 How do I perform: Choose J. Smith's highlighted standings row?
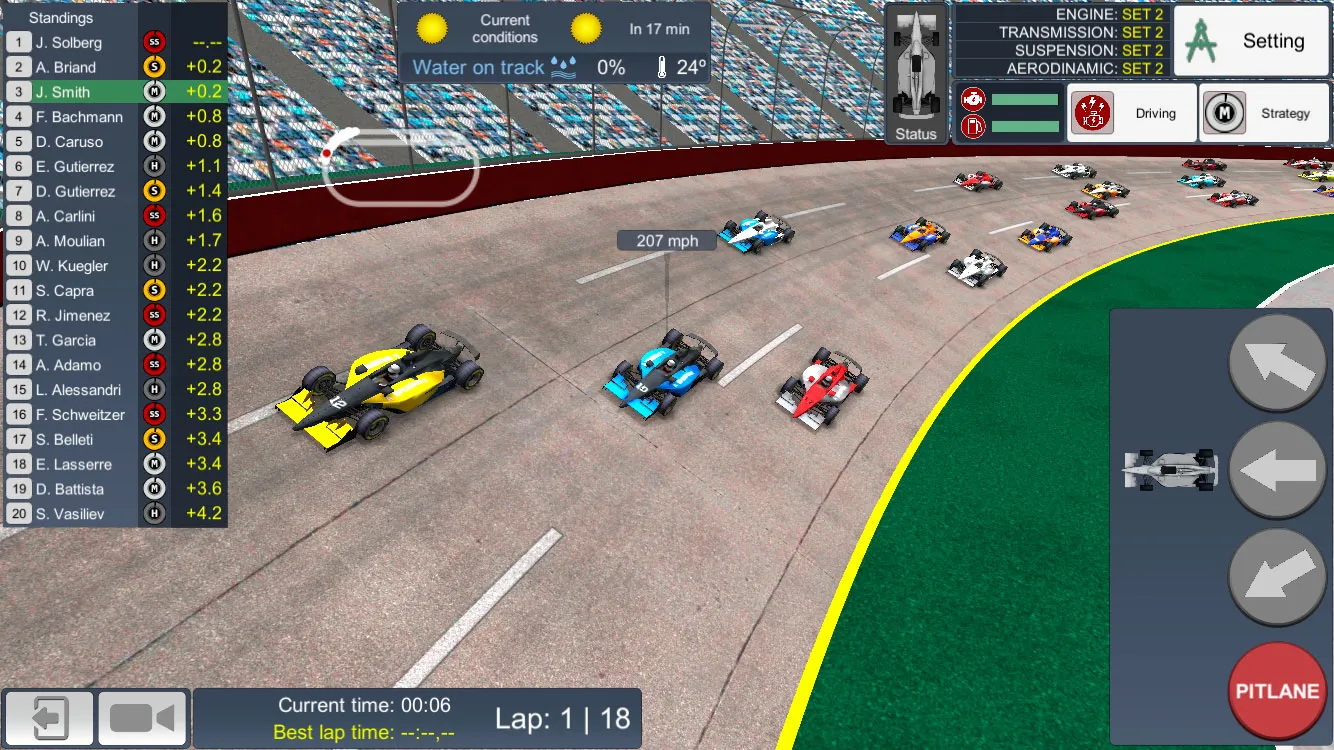coord(114,92)
